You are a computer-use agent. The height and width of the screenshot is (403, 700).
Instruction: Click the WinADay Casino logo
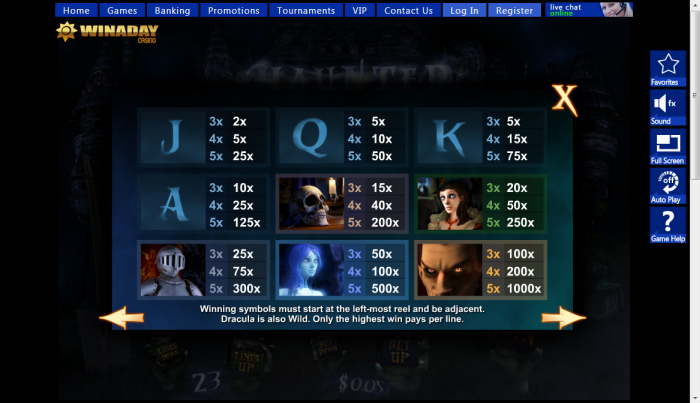(x=92, y=31)
